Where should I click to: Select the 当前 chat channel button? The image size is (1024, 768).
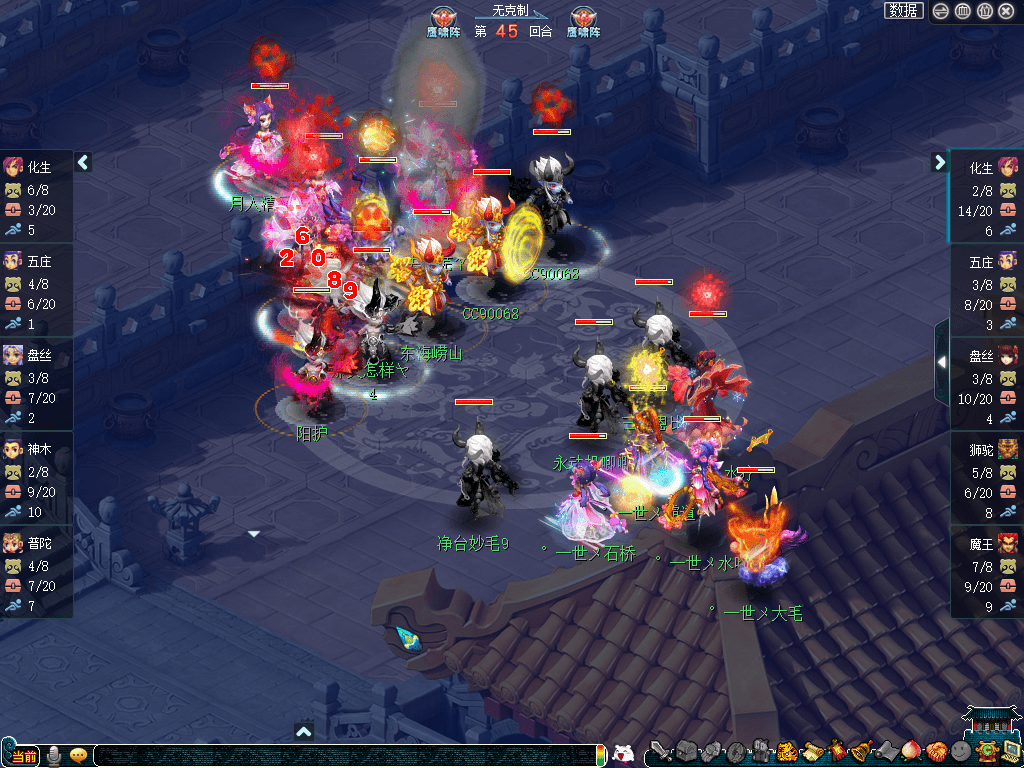(x=23, y=755)
